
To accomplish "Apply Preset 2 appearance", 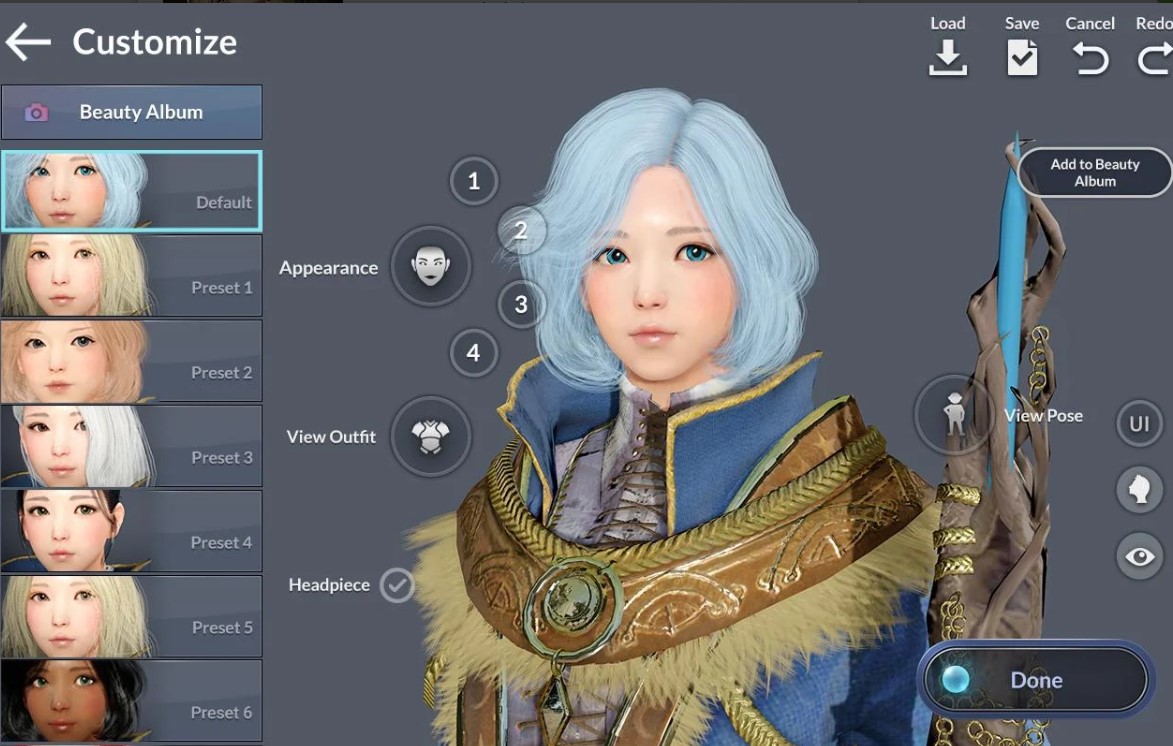I will 131,360.
